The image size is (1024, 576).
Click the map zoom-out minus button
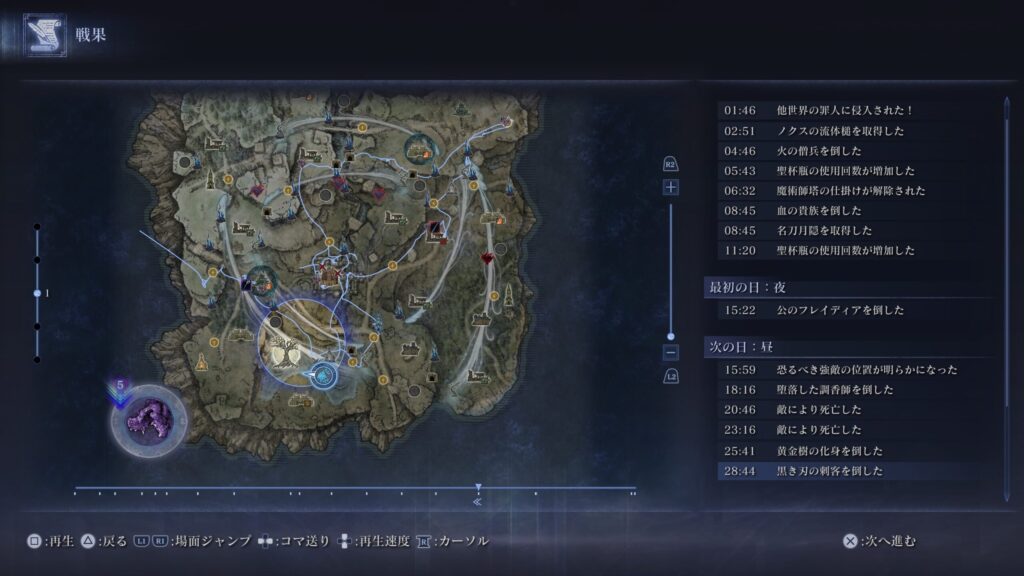pos(670,352)
